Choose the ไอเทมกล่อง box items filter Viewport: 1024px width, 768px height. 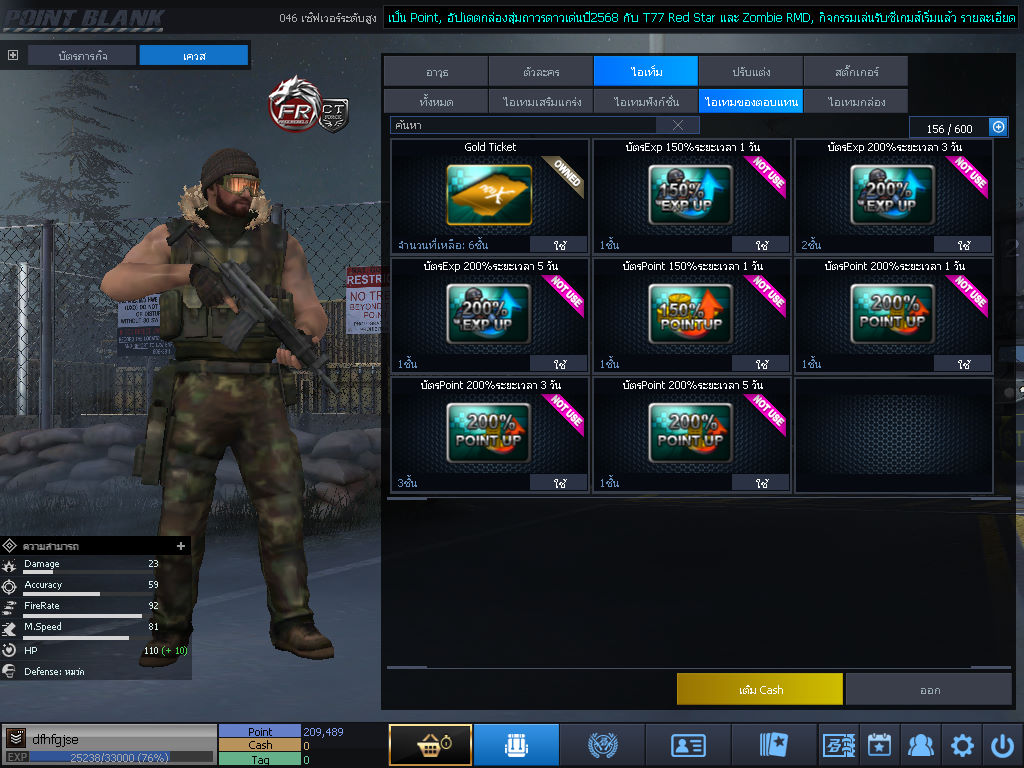855,102
